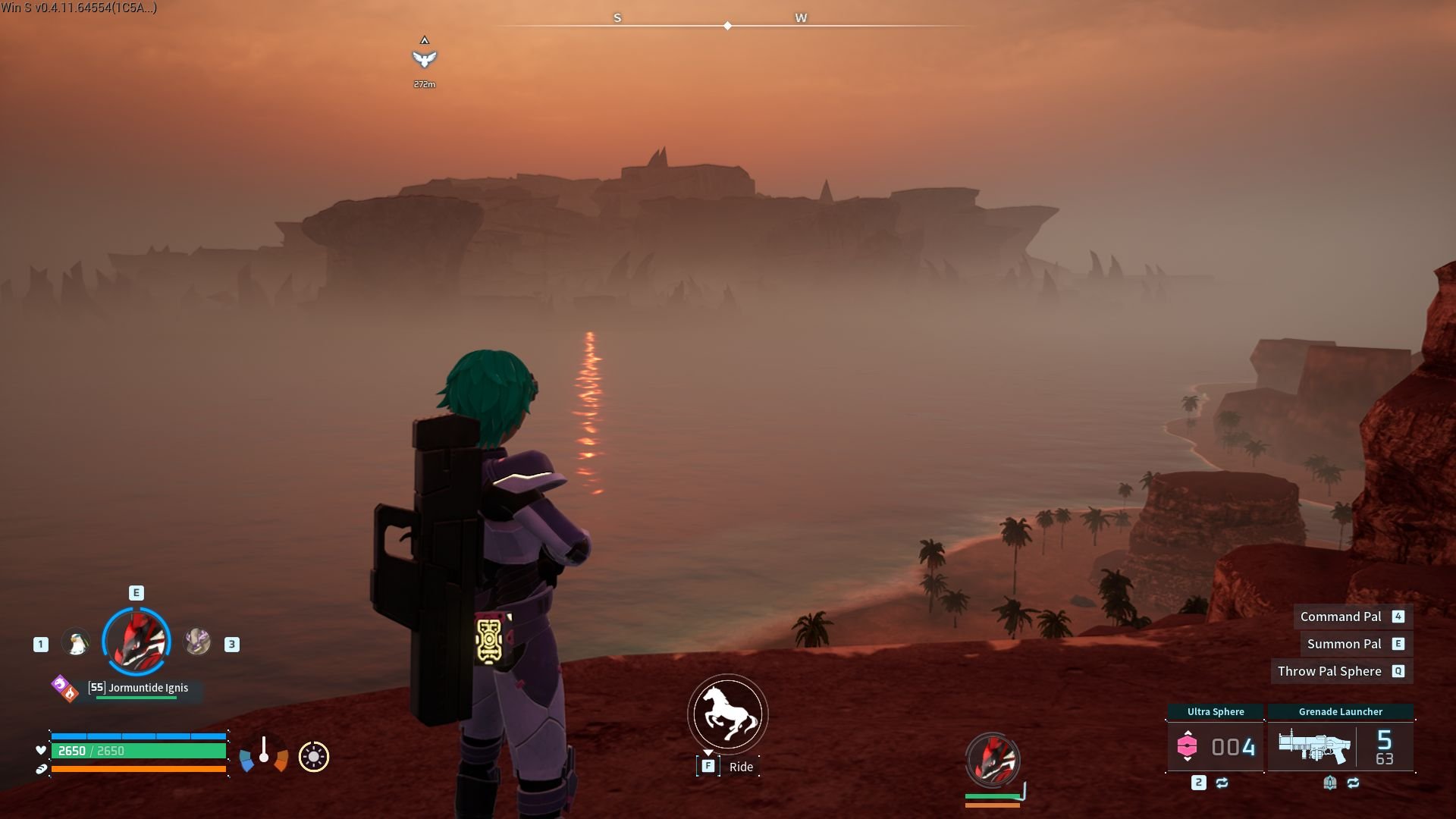Click the S heading on the compass bar
This screenshot has height=819, width=1456.
coord(618,16)
